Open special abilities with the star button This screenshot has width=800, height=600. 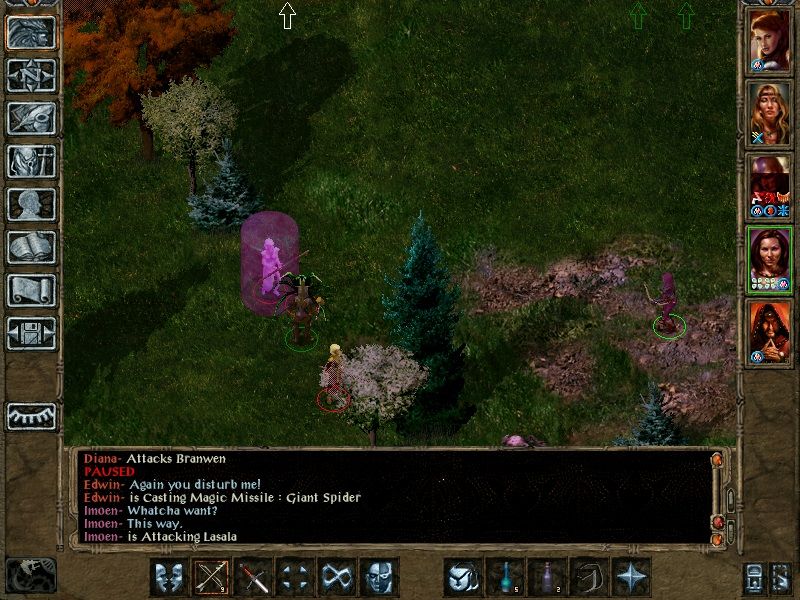coord(631,577)
